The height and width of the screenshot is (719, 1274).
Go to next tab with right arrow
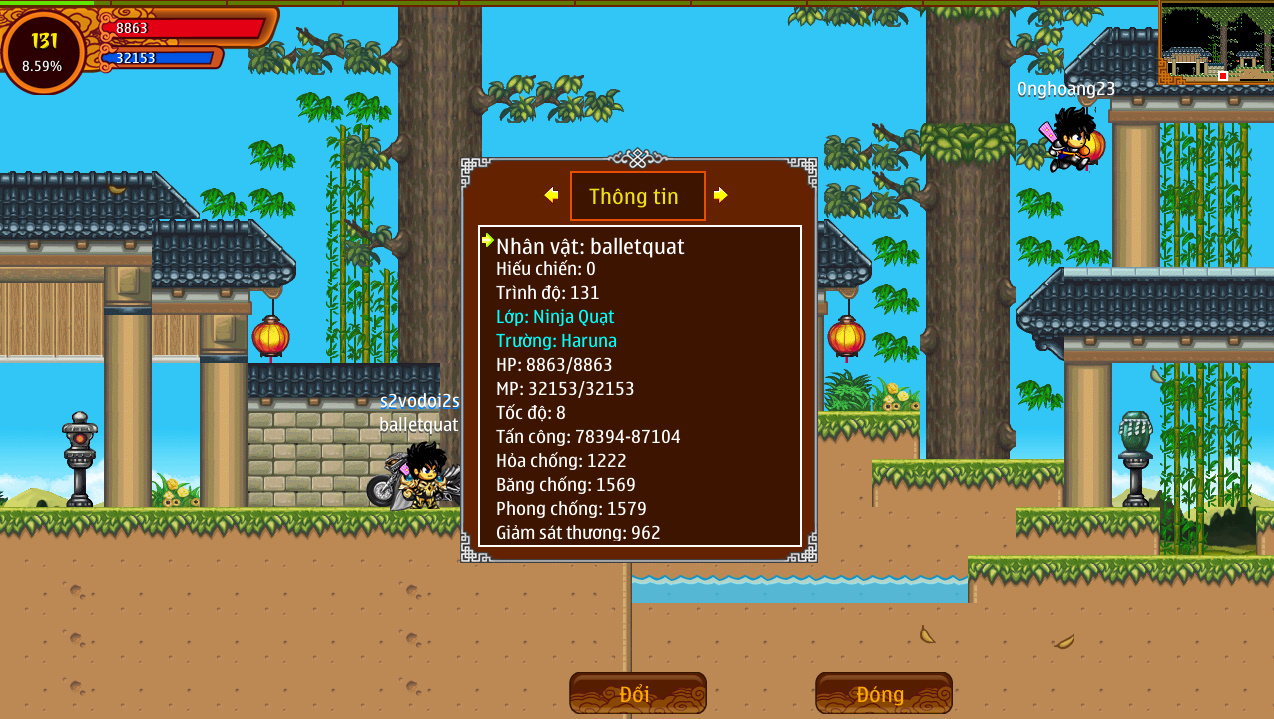(x=720, y=195)
